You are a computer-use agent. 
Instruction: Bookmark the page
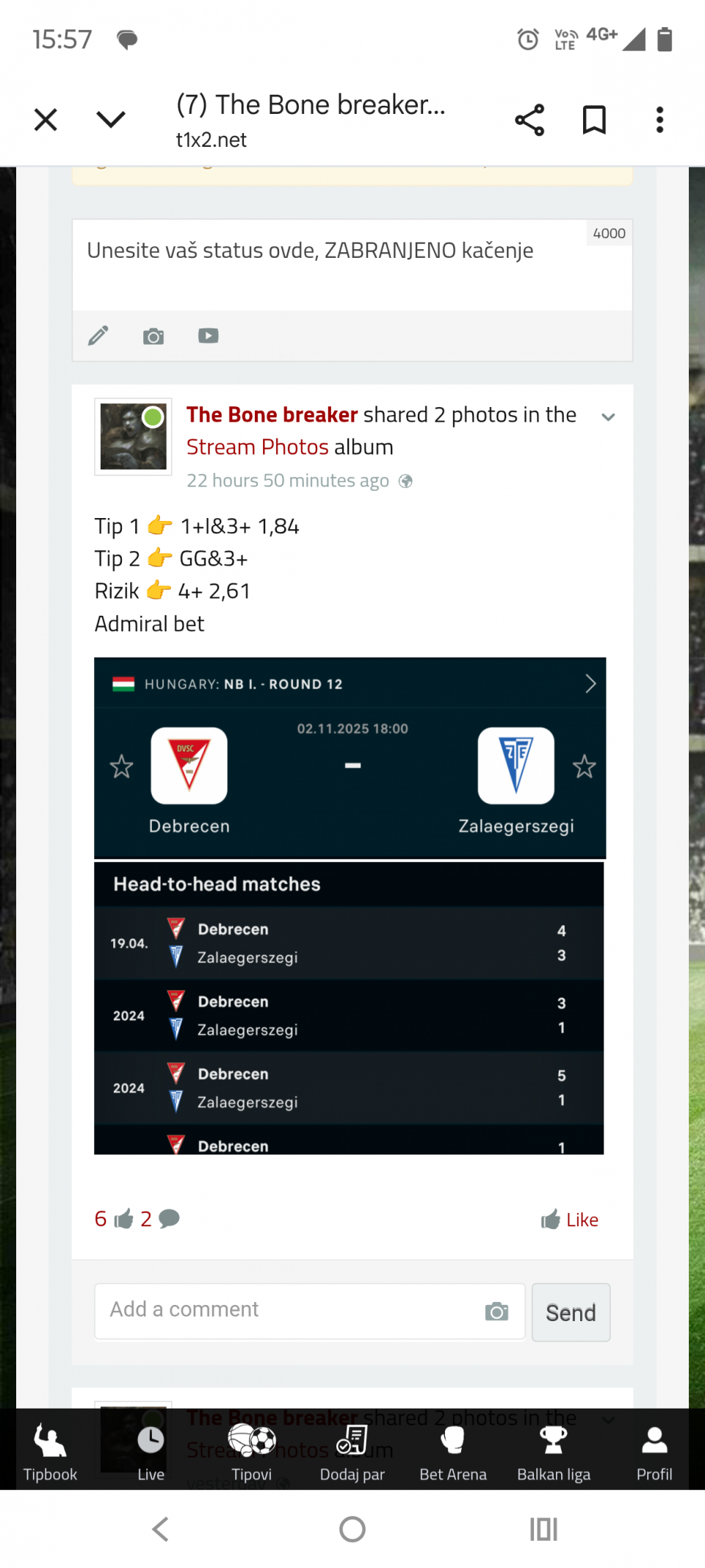[x=594, y=120]
